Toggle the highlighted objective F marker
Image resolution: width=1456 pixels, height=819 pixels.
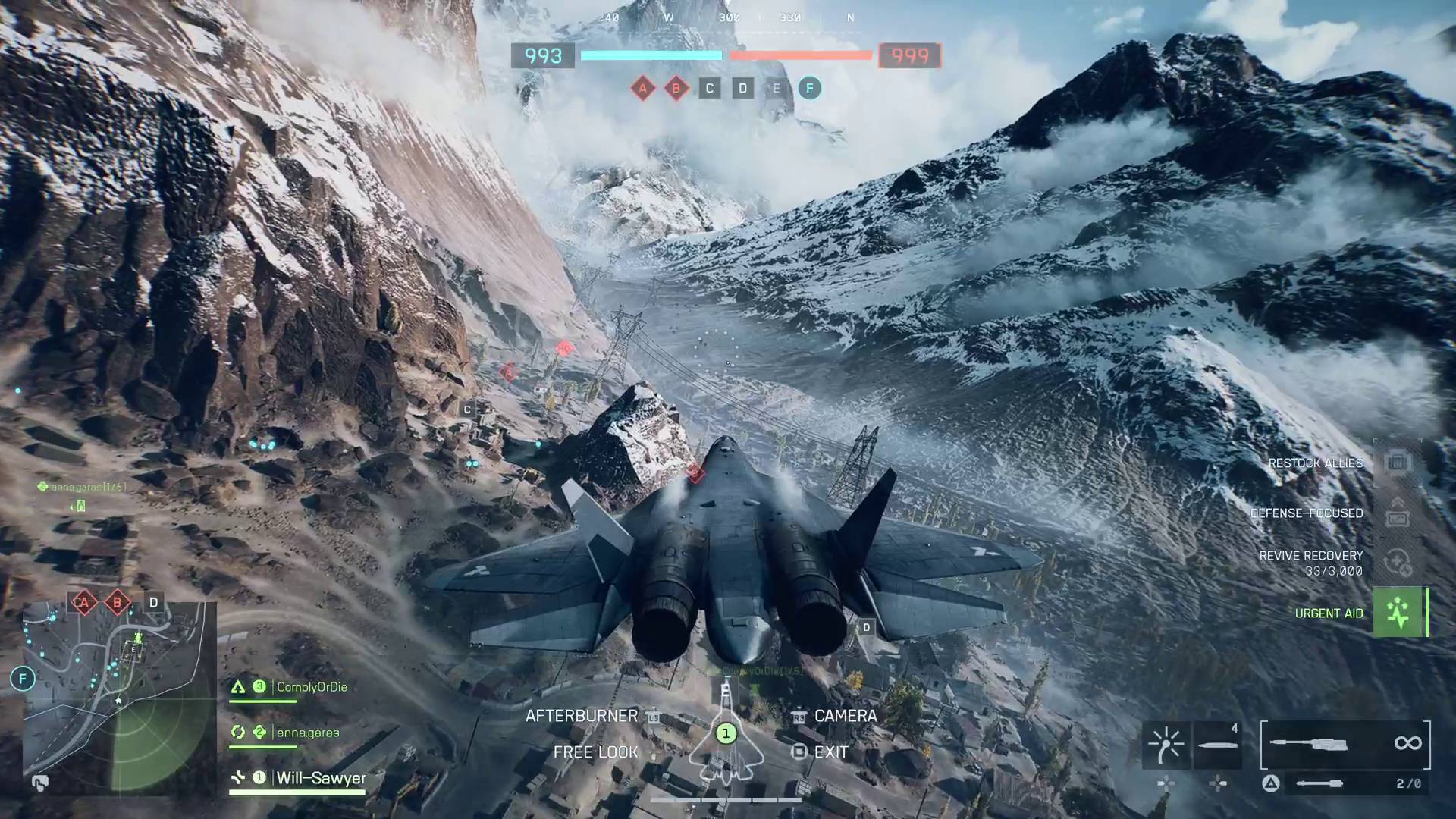810,89
